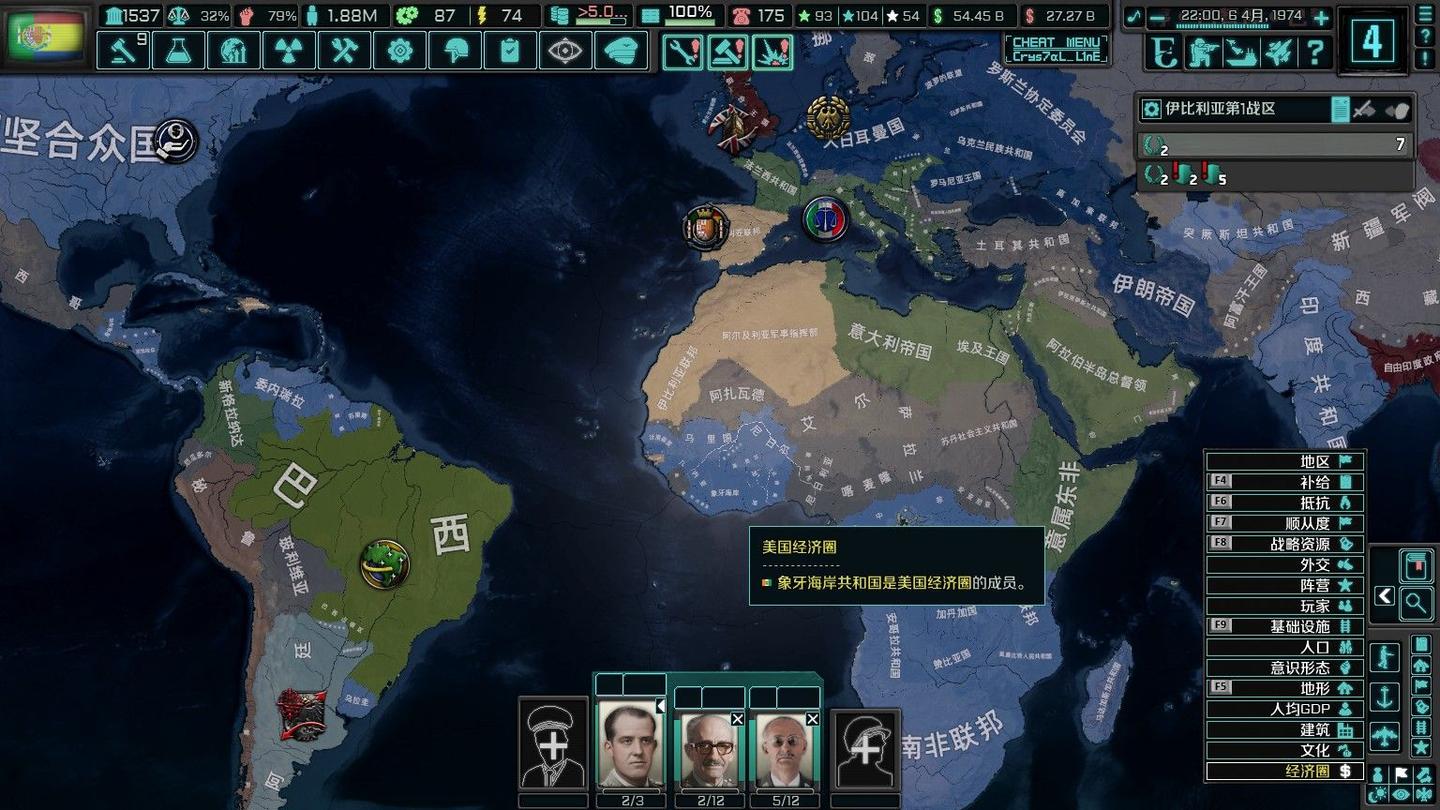Open the magnifying glass search
The width and height of the screenshot is (1440, 810).
click(1415, 602)
